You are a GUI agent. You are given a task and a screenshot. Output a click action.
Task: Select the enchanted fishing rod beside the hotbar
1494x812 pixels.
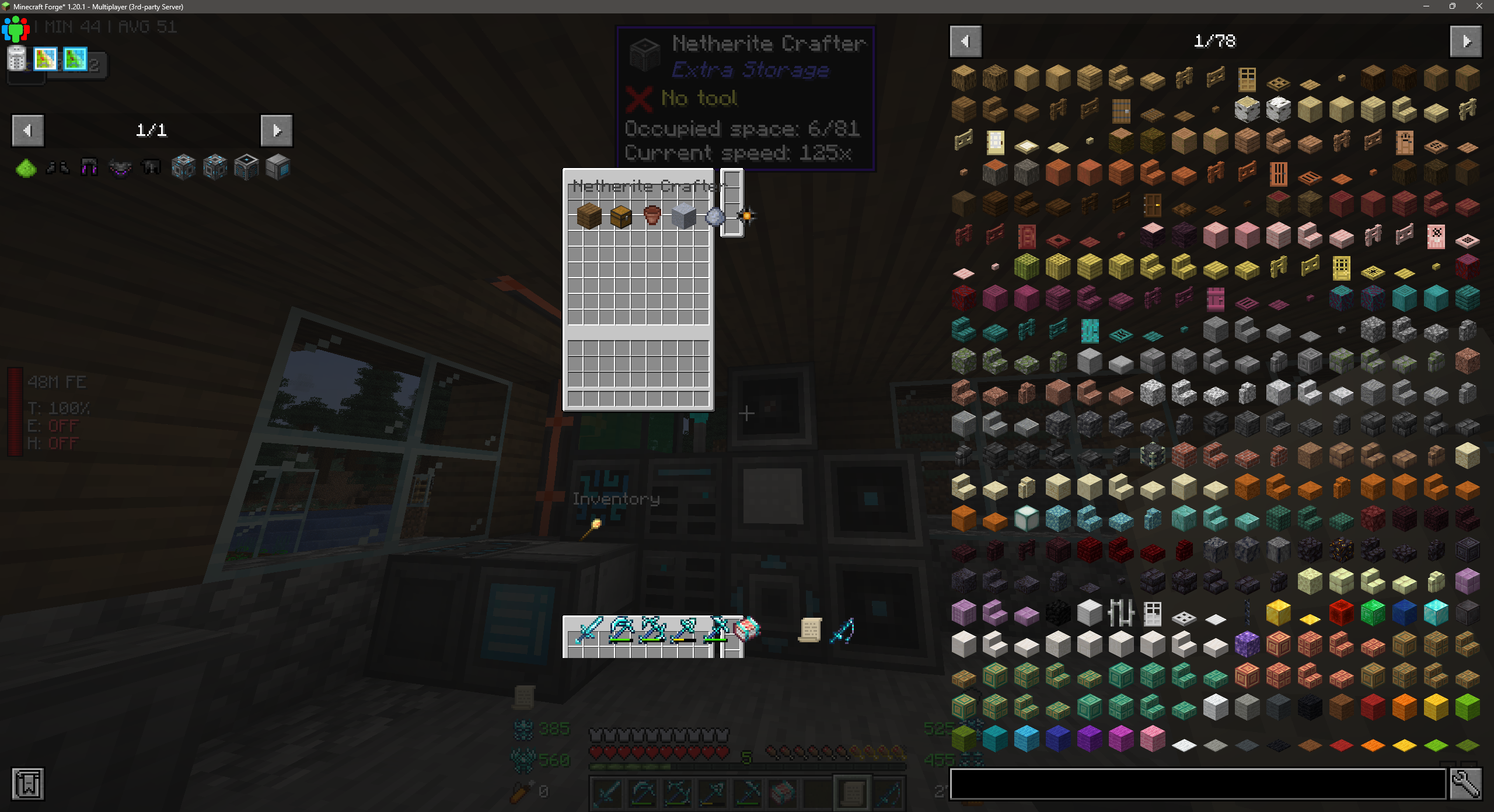tap(843, 629)
